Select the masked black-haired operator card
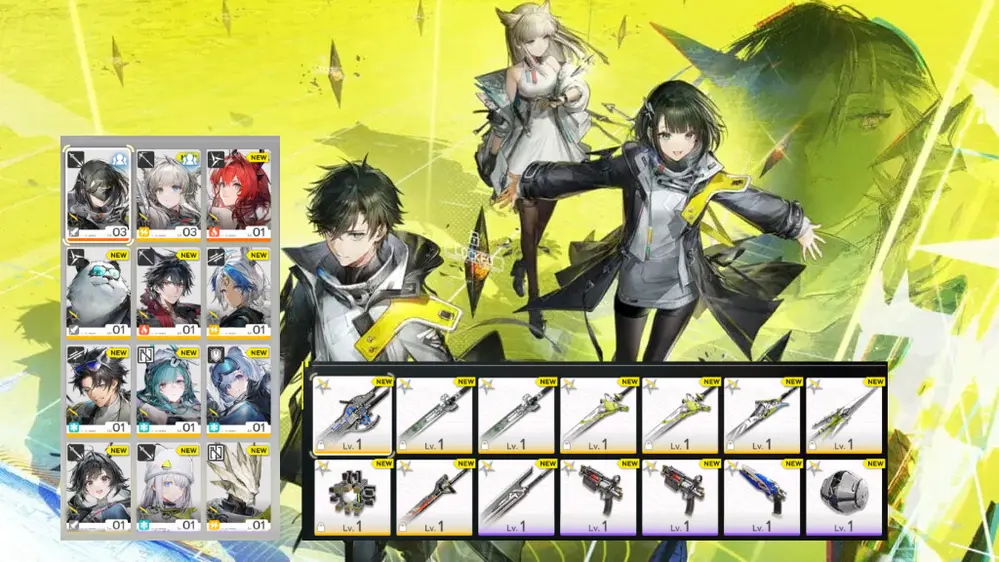999x562 pixels. (98, 195)
